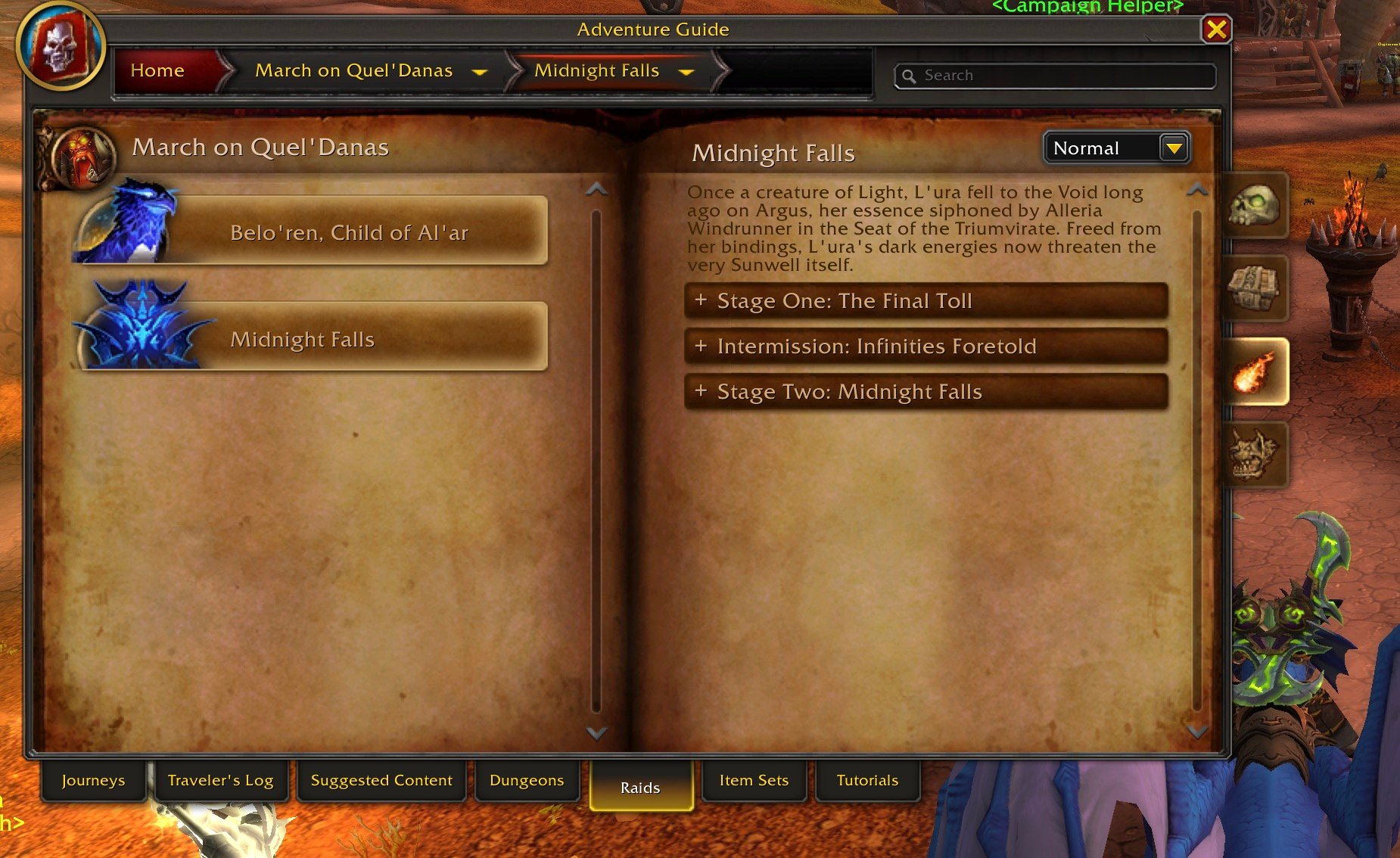Select the Belo'ren, Child of Al'ar boss
Viewport: 1400px width, 858px height.
tap(348, 232)
